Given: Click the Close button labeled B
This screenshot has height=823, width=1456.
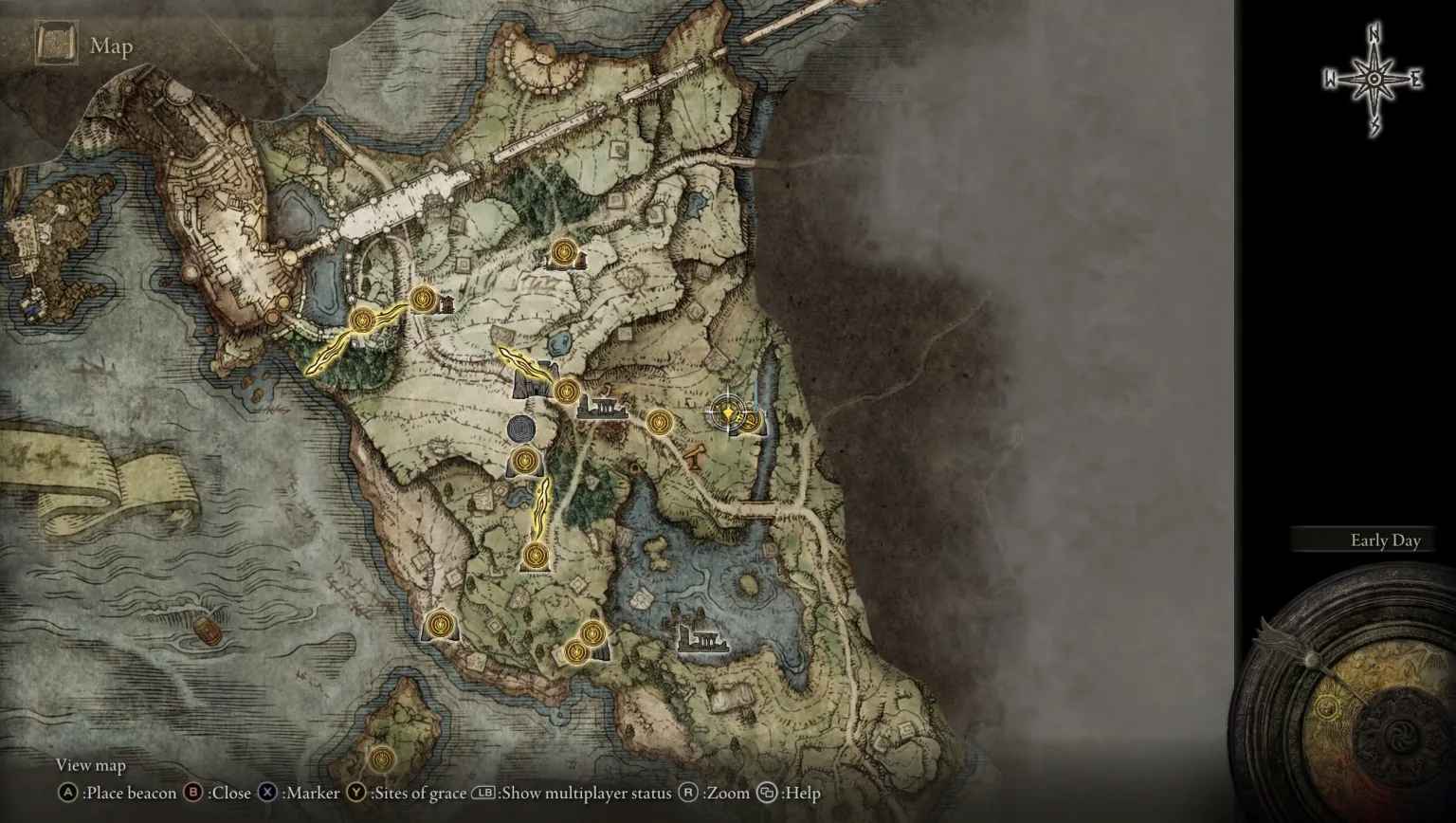Looking at the screenshot, I should pyautogui.click(x=191, y=793).
